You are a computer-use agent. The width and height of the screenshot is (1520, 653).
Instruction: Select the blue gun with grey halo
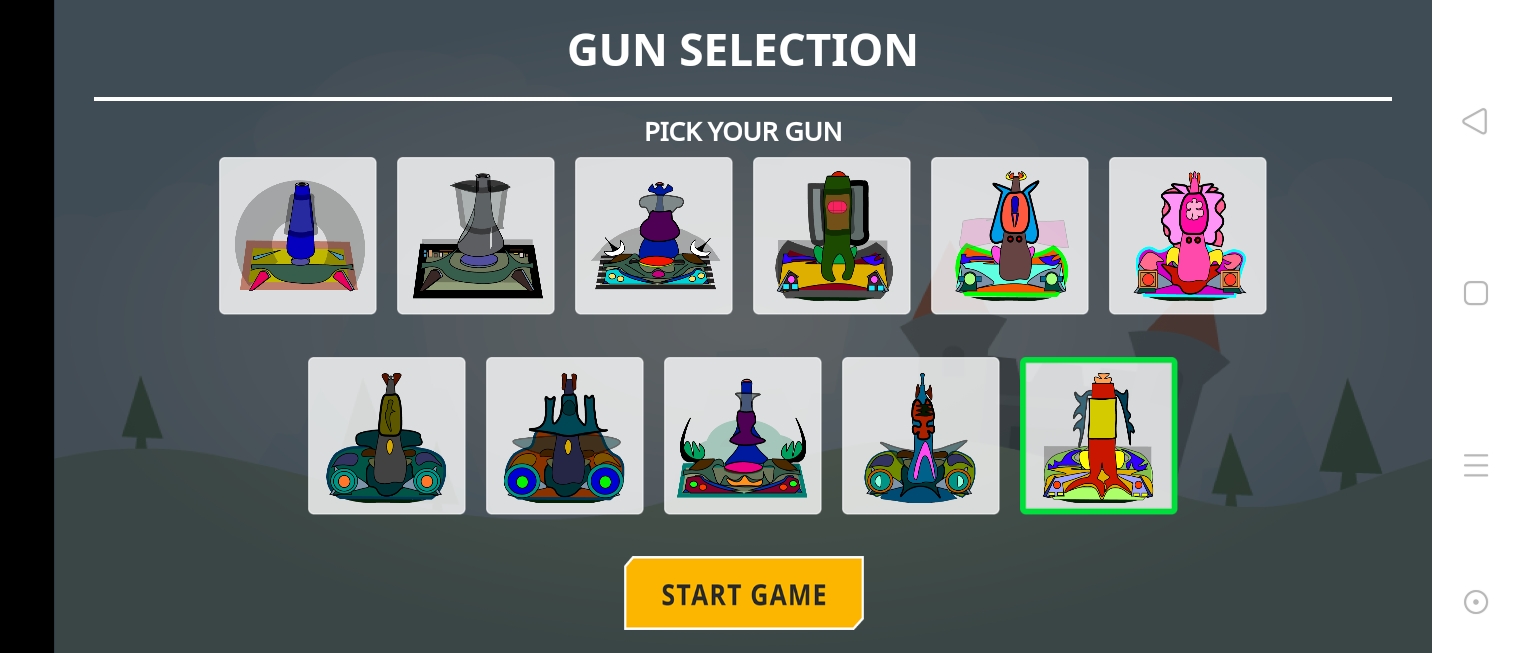coord(298,236)
